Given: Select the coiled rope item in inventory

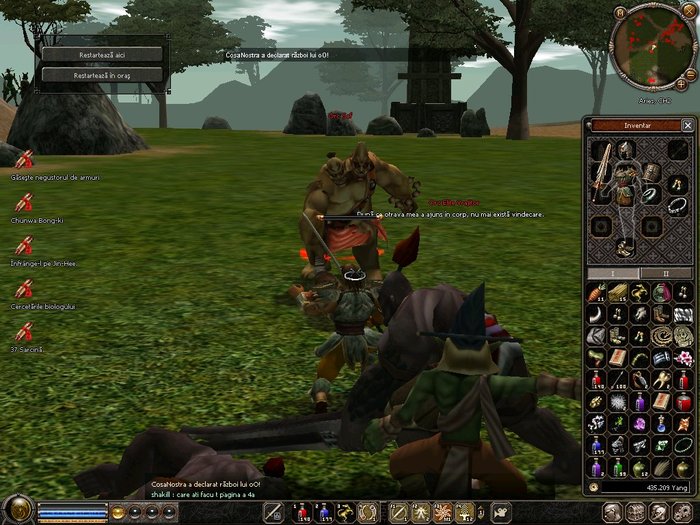Looking at the screenshot, I should tap(662, 335).
